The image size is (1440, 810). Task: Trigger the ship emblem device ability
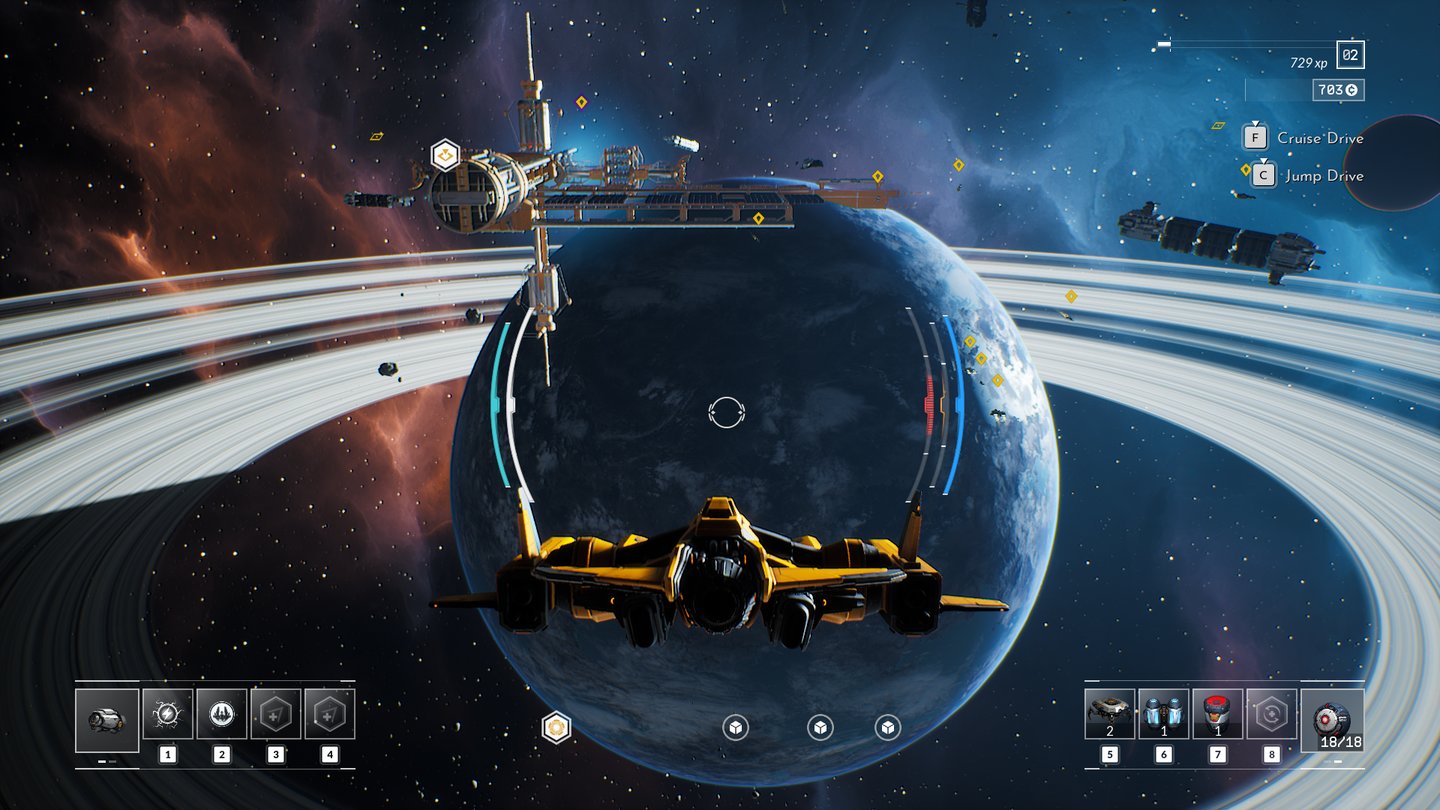[221, 714]
